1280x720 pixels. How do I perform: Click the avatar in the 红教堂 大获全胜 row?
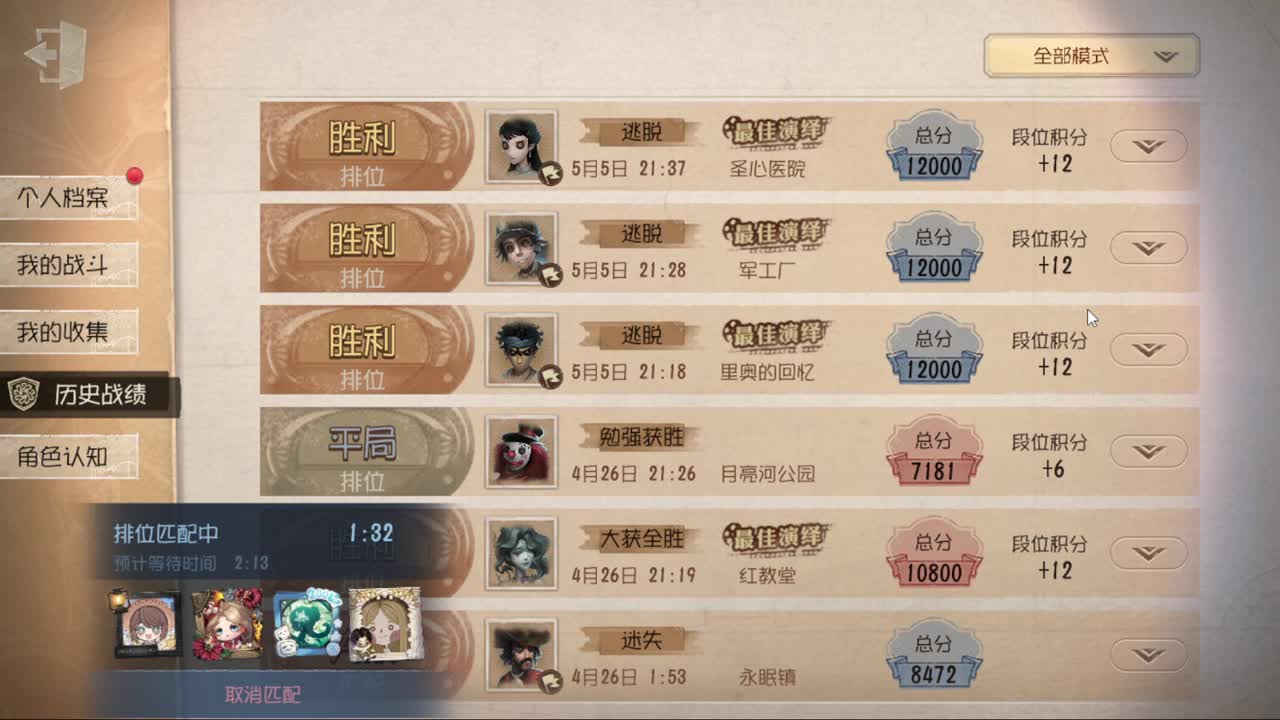519,553
